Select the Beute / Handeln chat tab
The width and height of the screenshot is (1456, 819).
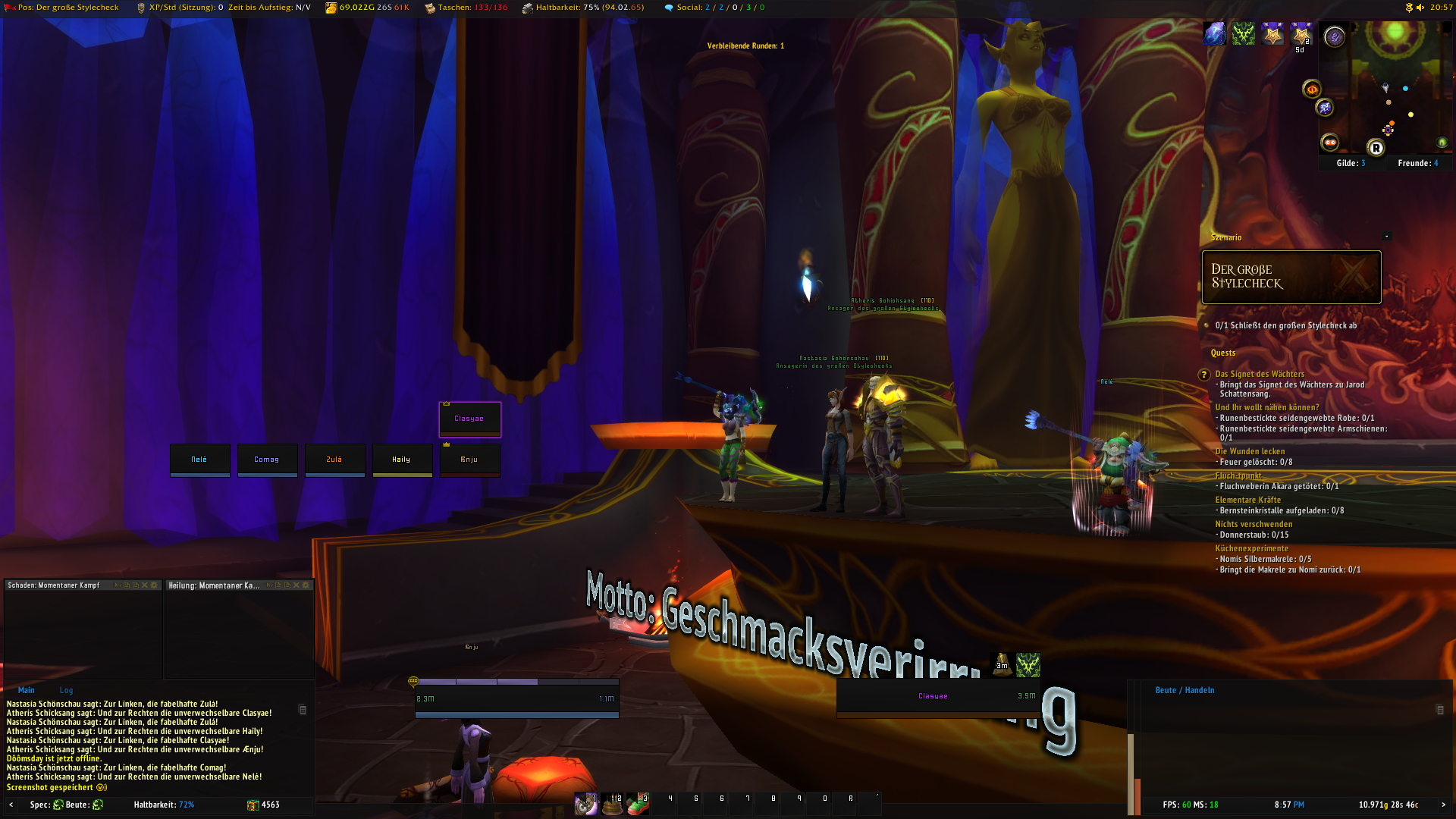tap(1185, 690)
